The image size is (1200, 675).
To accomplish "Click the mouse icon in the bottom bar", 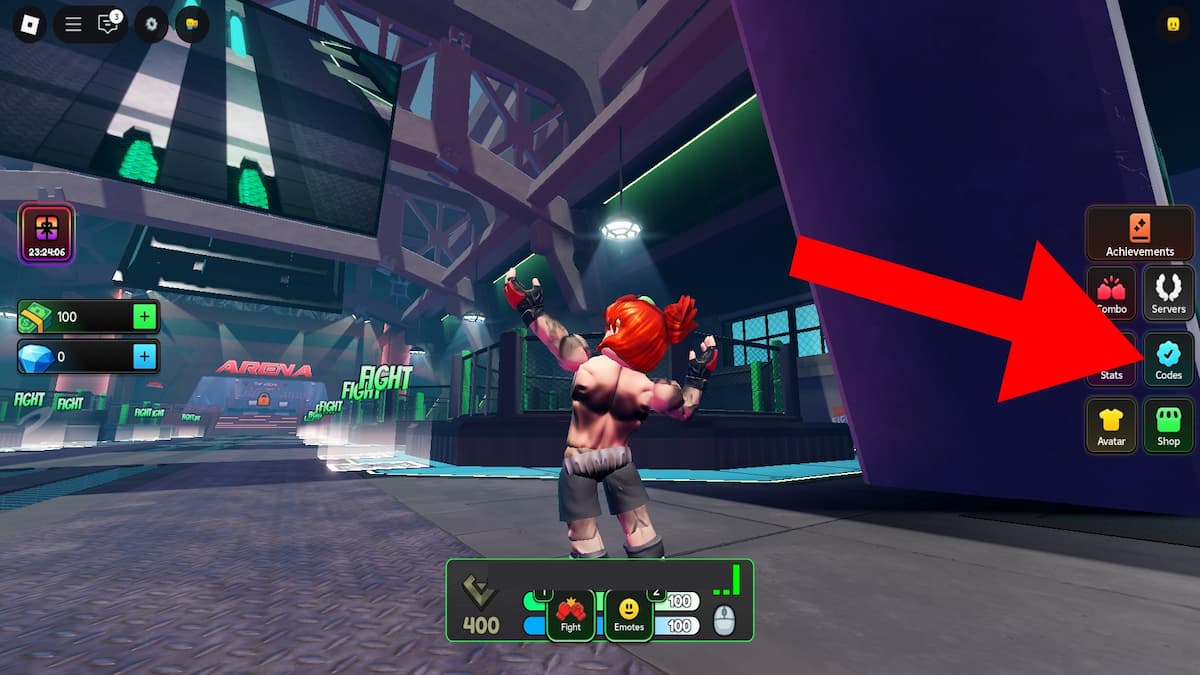I will point(724,621).
